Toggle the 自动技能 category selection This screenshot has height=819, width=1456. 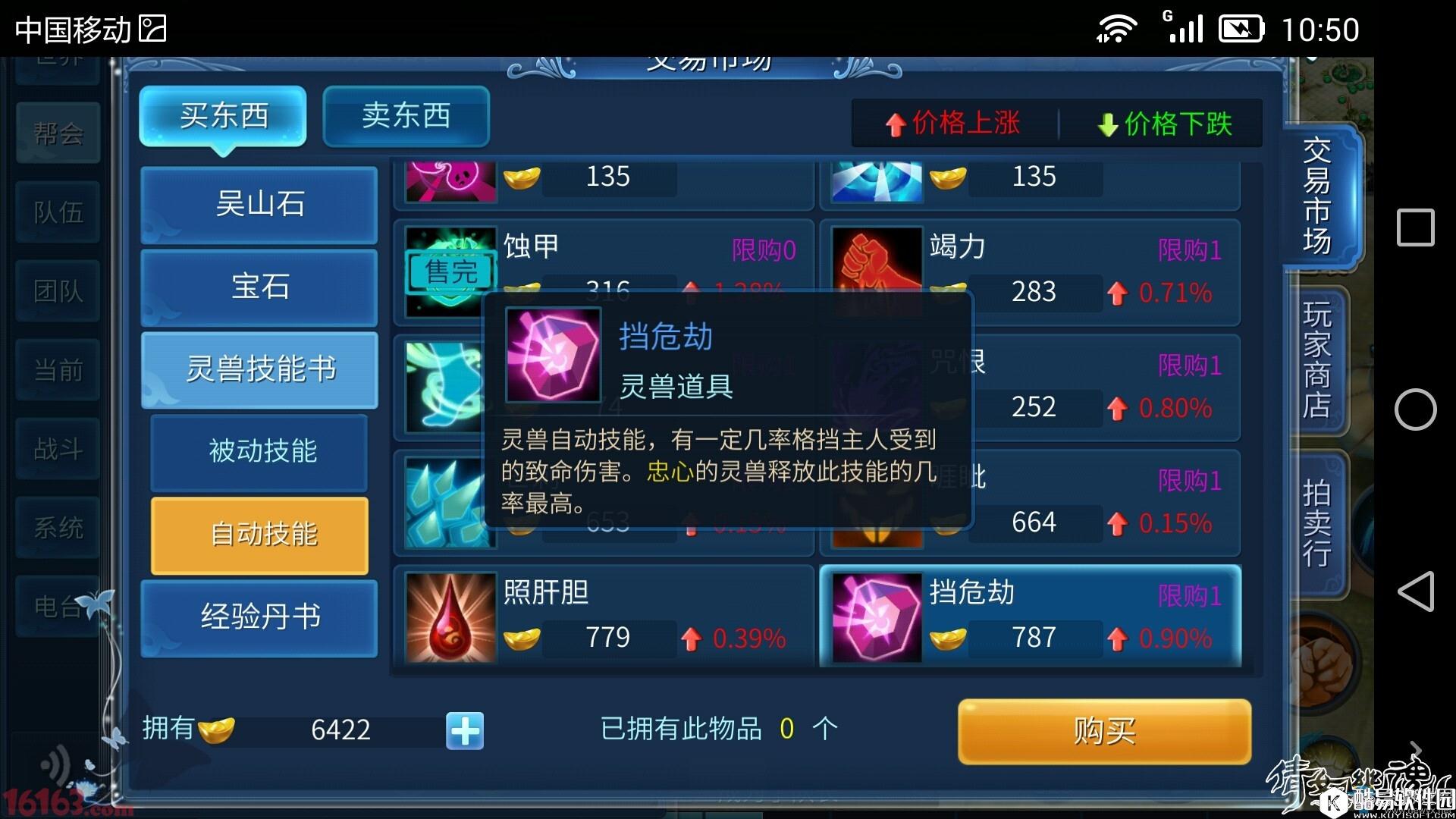(259, 535)
